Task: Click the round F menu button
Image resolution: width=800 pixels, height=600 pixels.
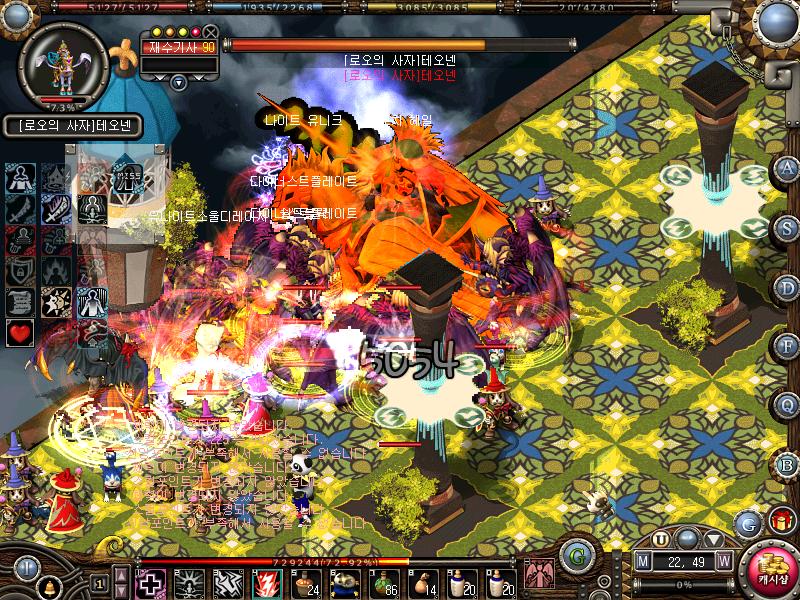Action: 788,346
